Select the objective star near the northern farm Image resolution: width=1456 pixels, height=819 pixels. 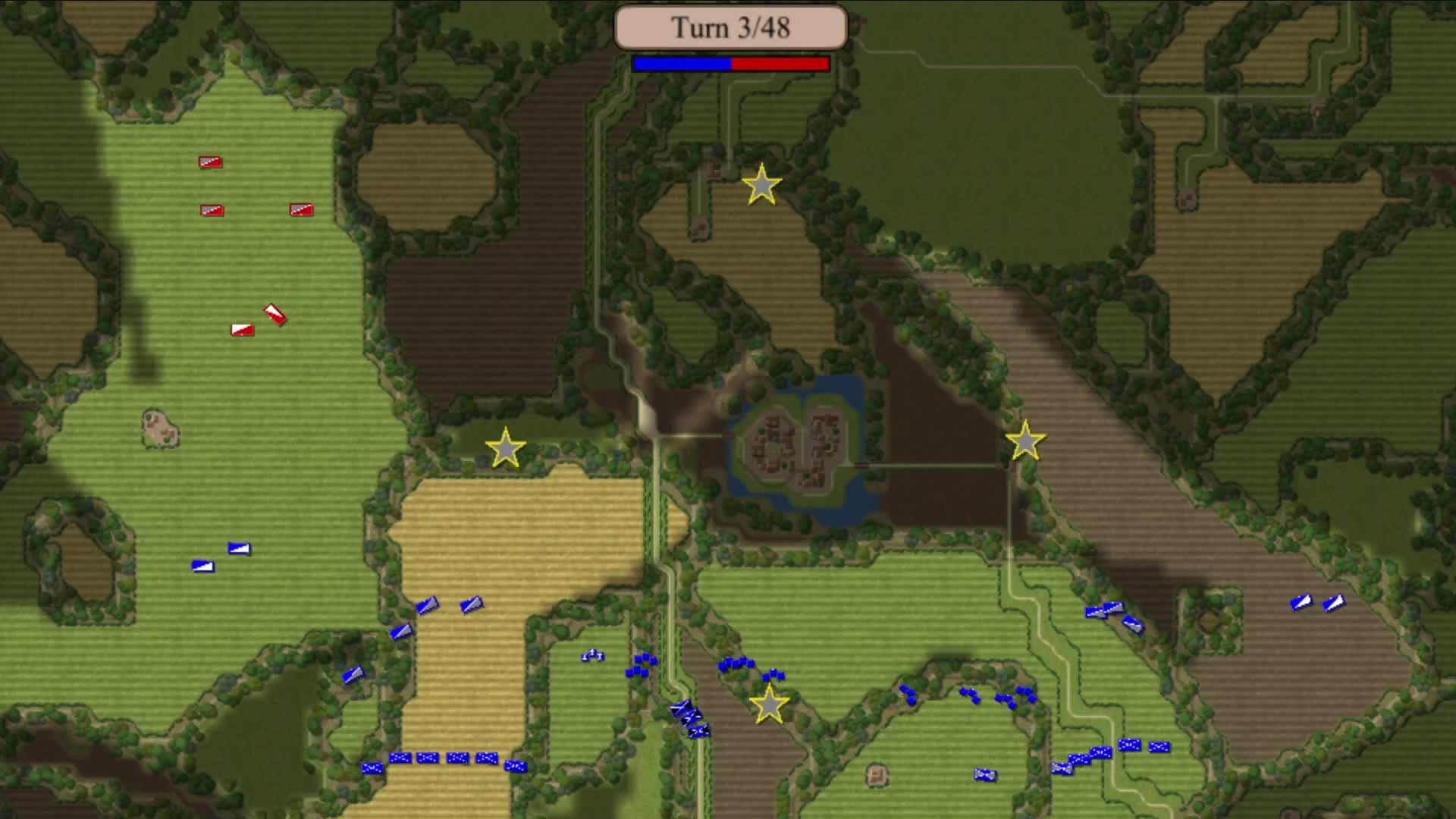pos(761,184)
